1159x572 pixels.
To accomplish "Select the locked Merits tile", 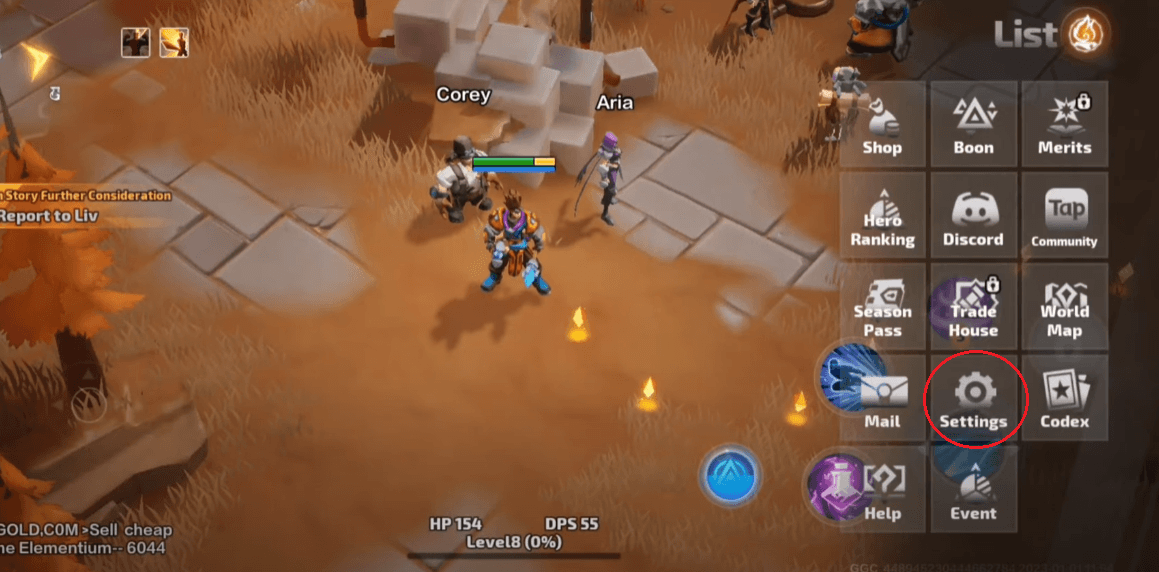I will [x=1064, y=125].
